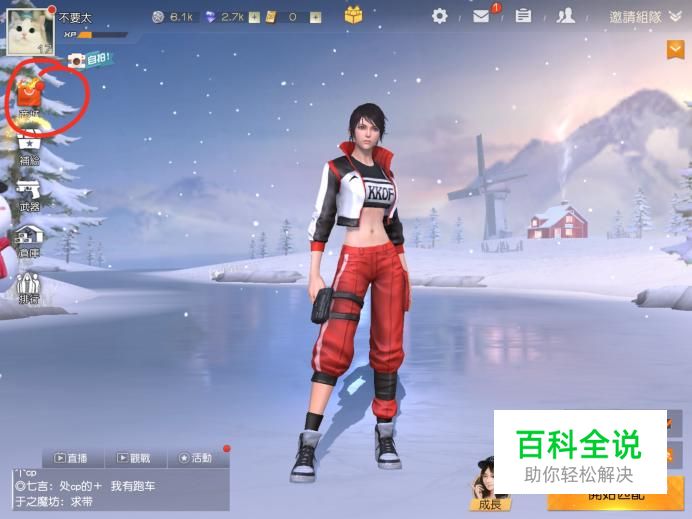Add more diamonds with plus button

tap(254, 17)
